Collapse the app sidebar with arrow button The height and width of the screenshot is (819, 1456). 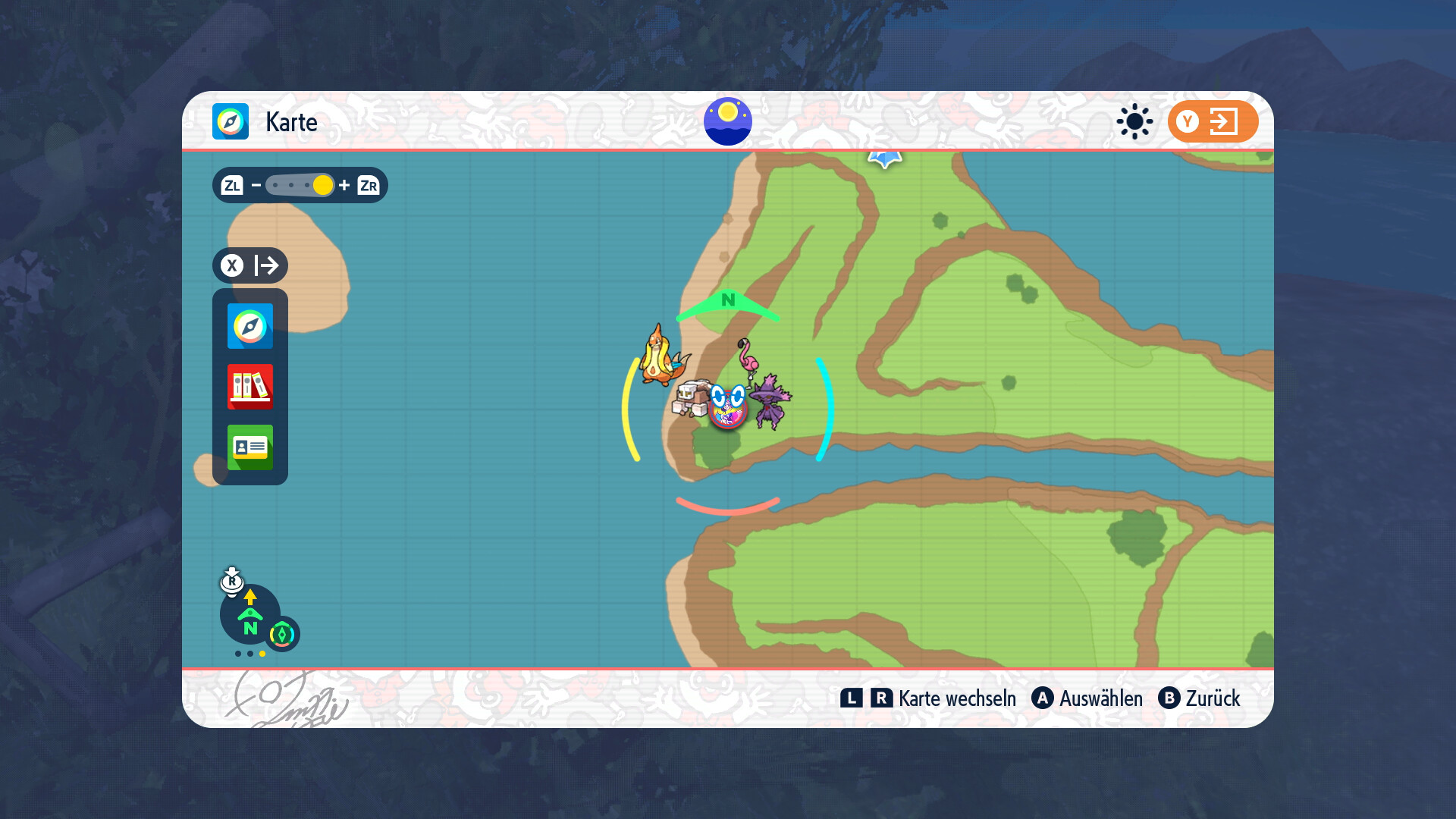[250, 265]
